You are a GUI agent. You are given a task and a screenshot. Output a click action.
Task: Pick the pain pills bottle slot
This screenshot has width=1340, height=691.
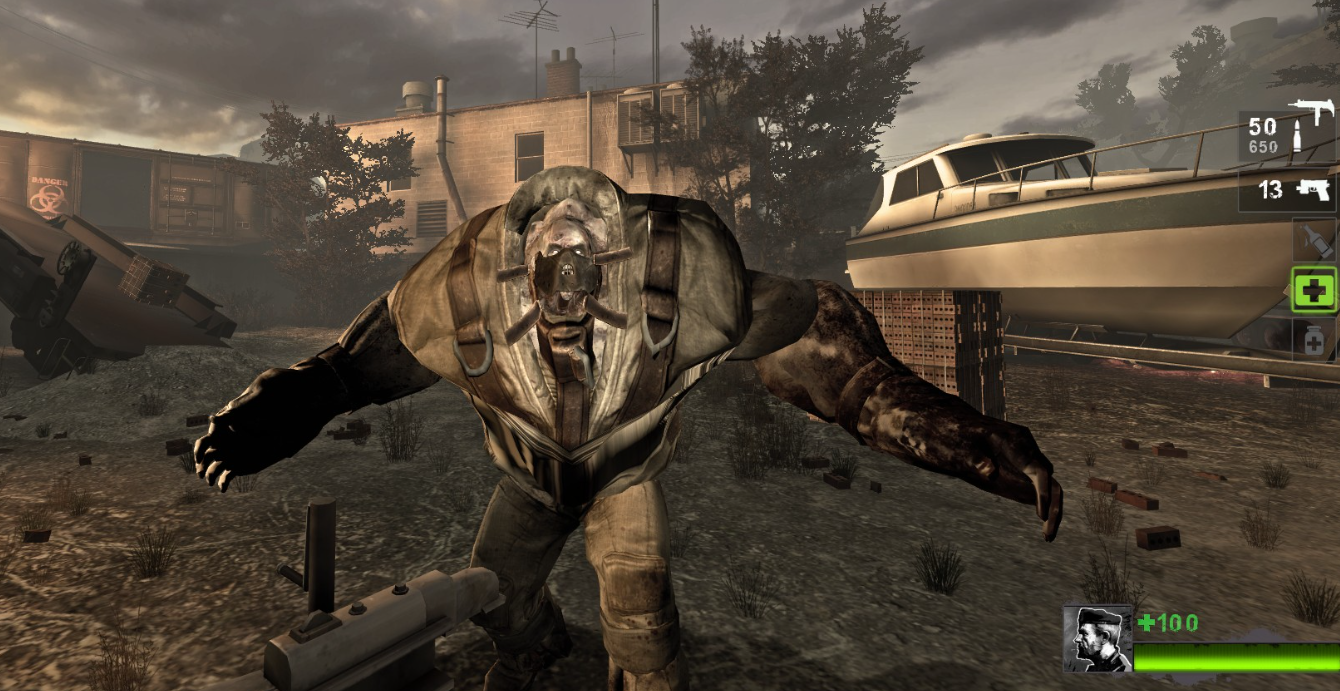point(1314,340)
